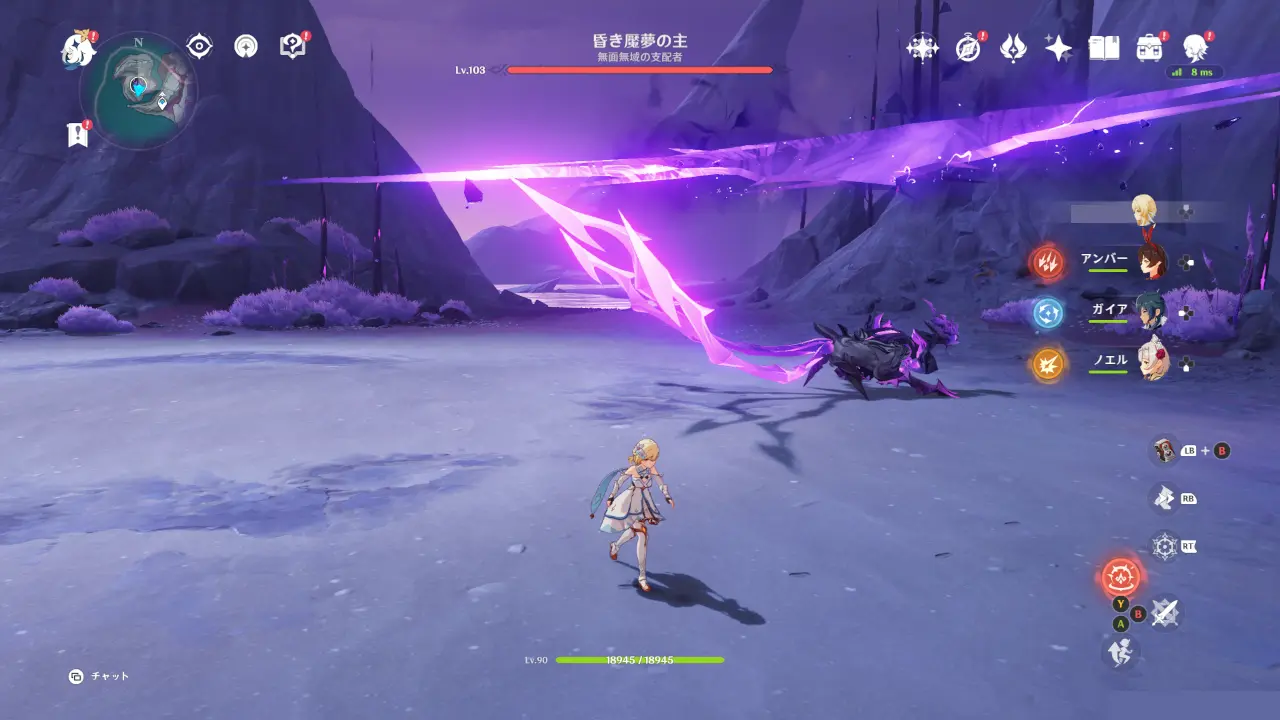Click the round starred arch icon
Viewport: 1280px width, 720px height.
pyautogui.click(x=246, y=46)
